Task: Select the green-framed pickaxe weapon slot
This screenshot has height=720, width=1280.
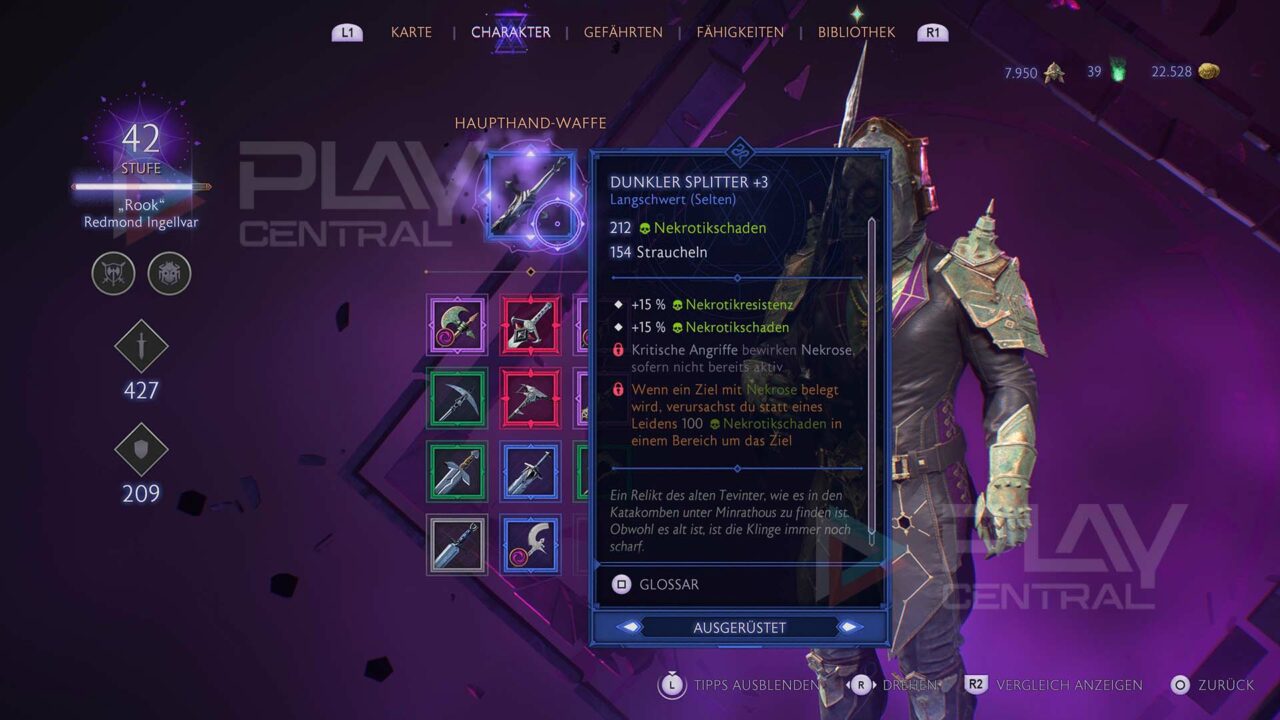Action: (x=457, y=398)
